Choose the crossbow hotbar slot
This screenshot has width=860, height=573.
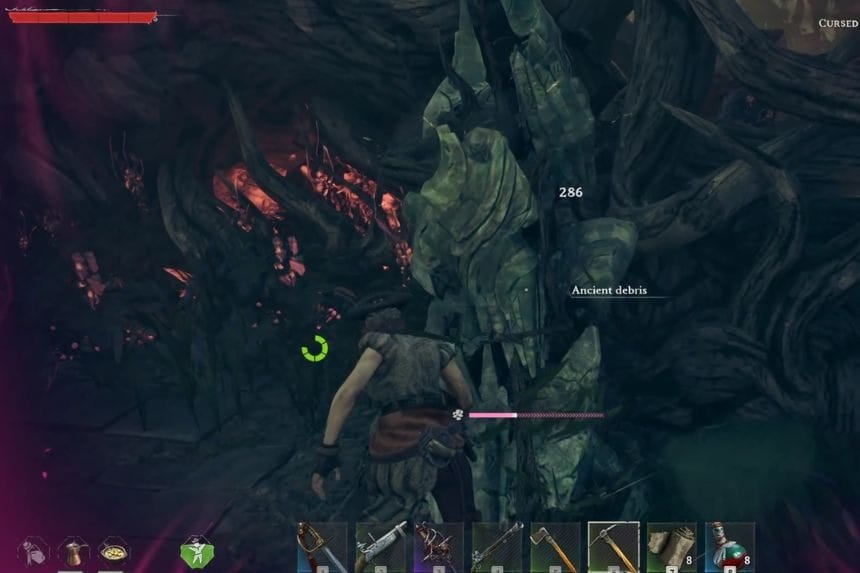click(x=439, y=546)
